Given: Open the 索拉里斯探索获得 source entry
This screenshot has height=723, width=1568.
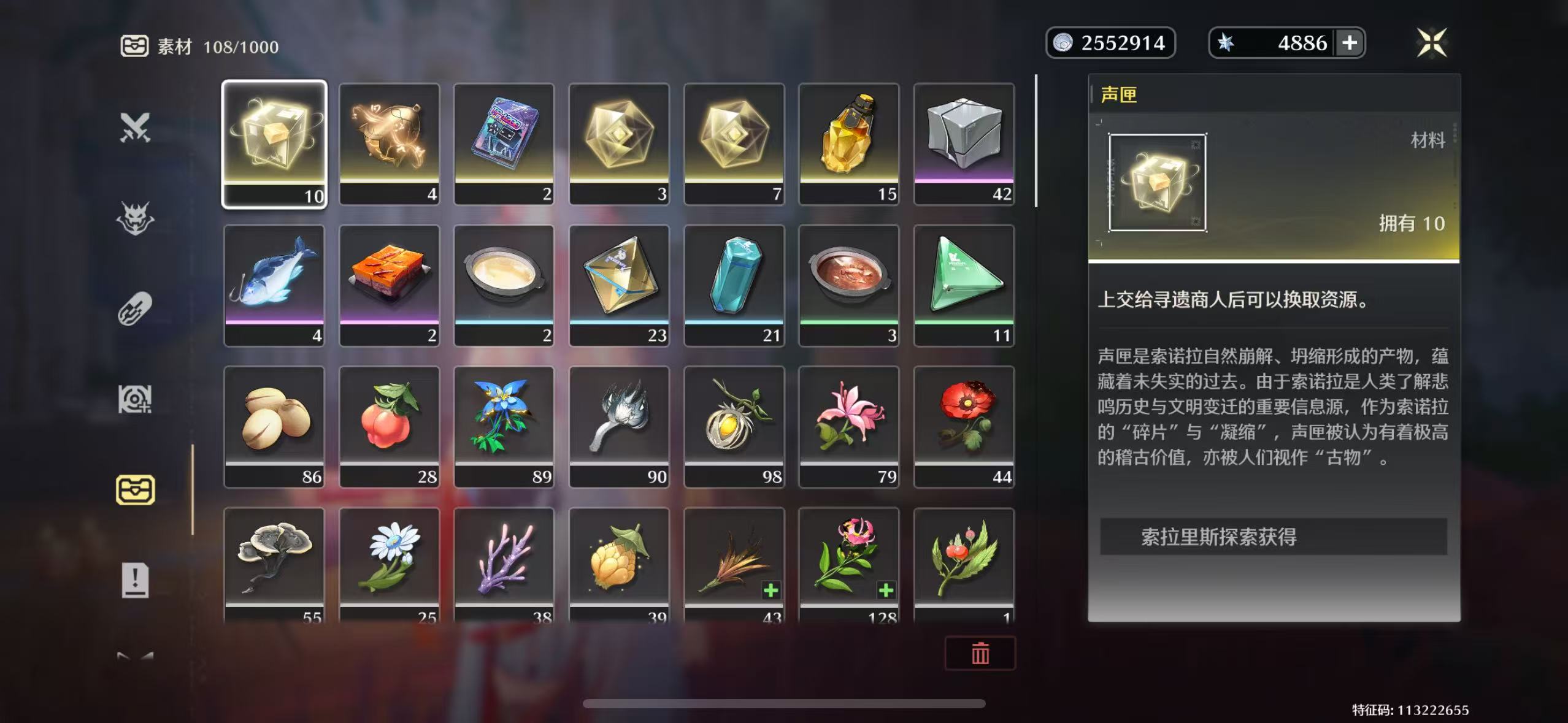Looking at the screenshot, I should point(1273,537).
